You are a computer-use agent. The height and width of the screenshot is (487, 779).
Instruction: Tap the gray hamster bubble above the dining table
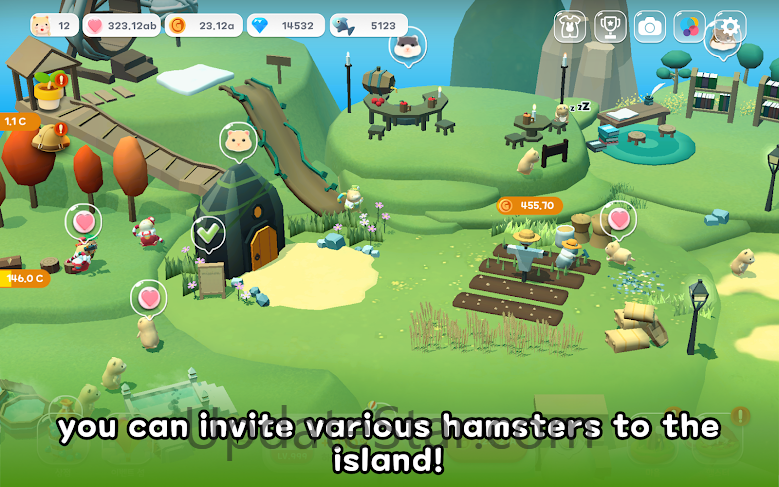(x=407, y=45)
